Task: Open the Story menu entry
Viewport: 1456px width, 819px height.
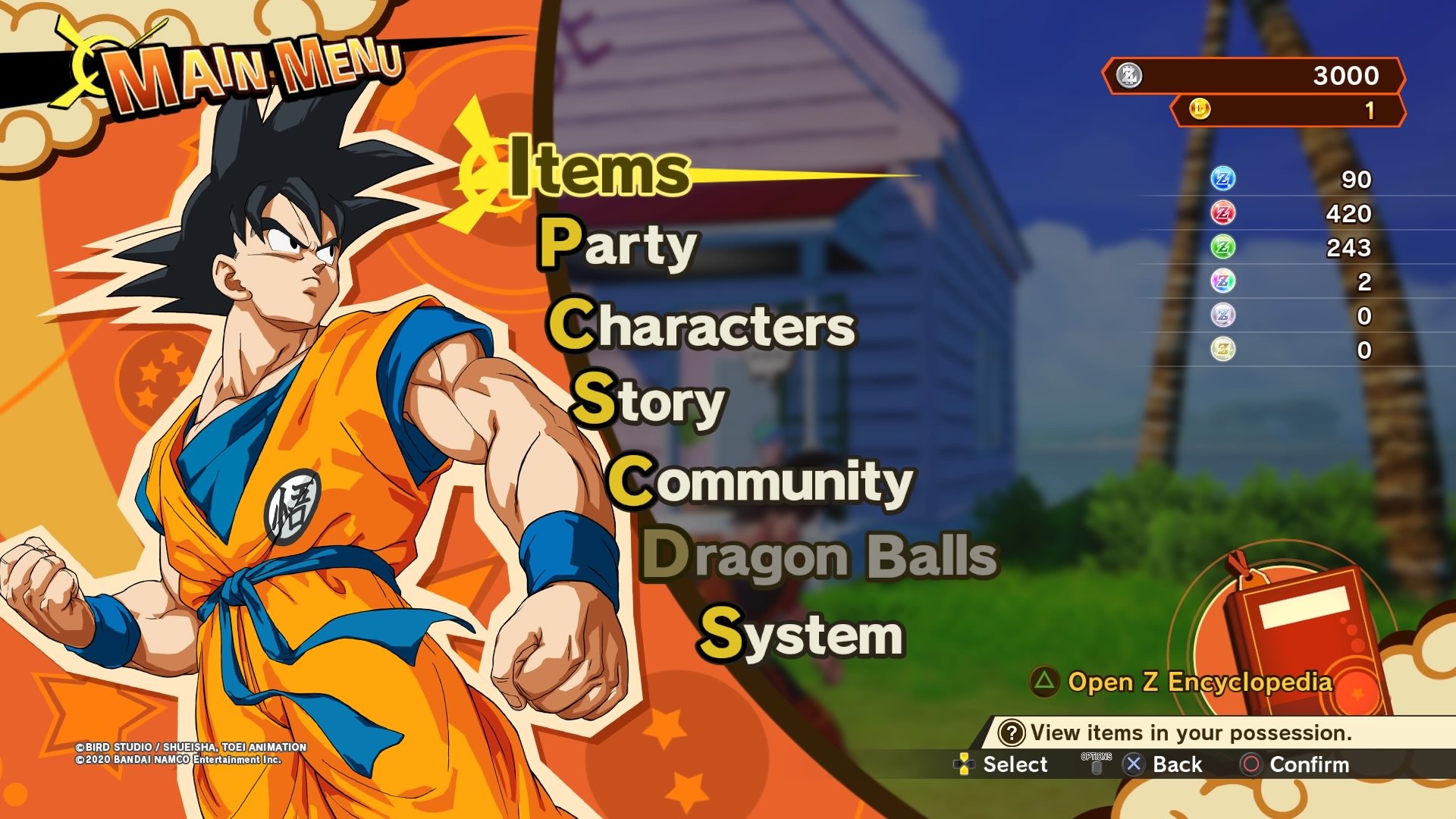Action: [x=649, y=401]
